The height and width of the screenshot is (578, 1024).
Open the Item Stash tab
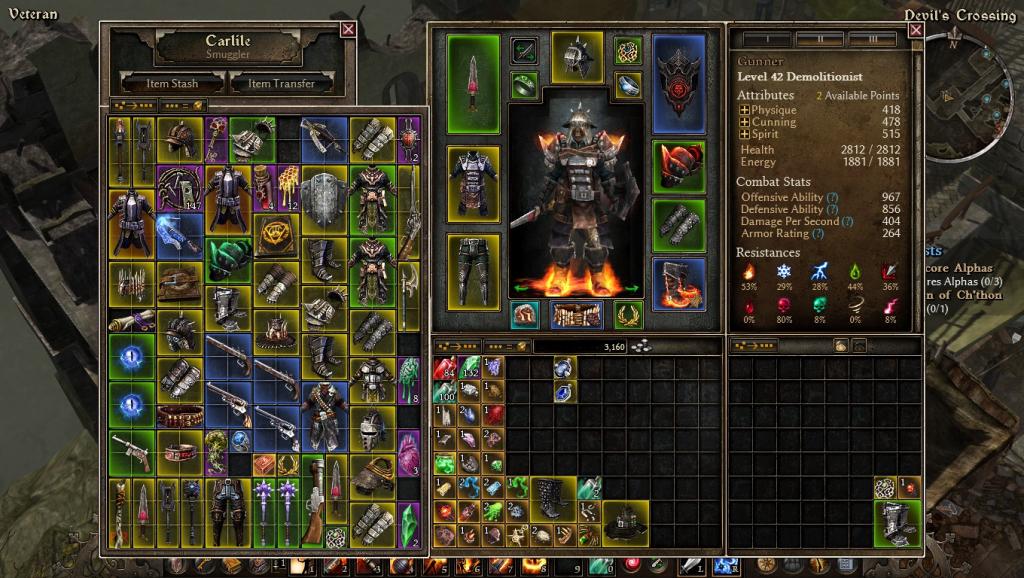tap(172, 83)
